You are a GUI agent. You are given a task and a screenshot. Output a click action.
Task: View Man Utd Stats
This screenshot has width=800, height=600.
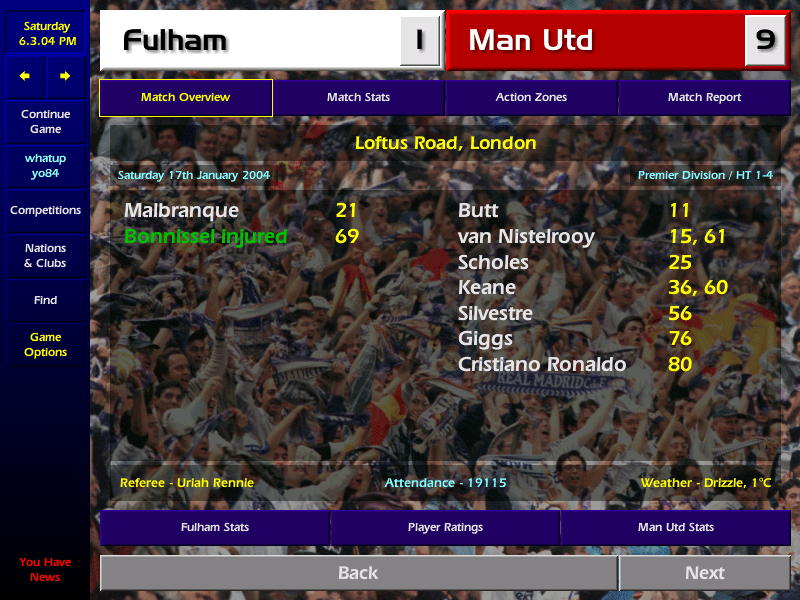(x=676, y=527)
